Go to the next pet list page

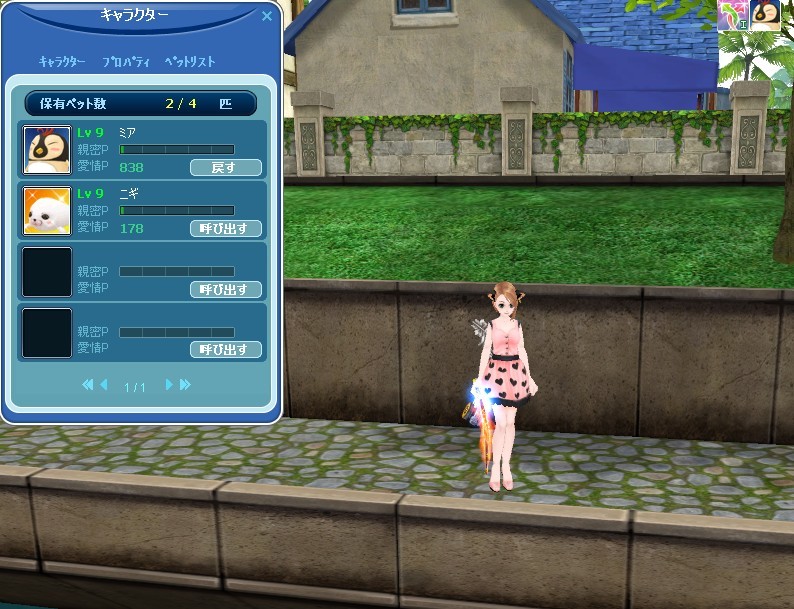coord(169,385)
